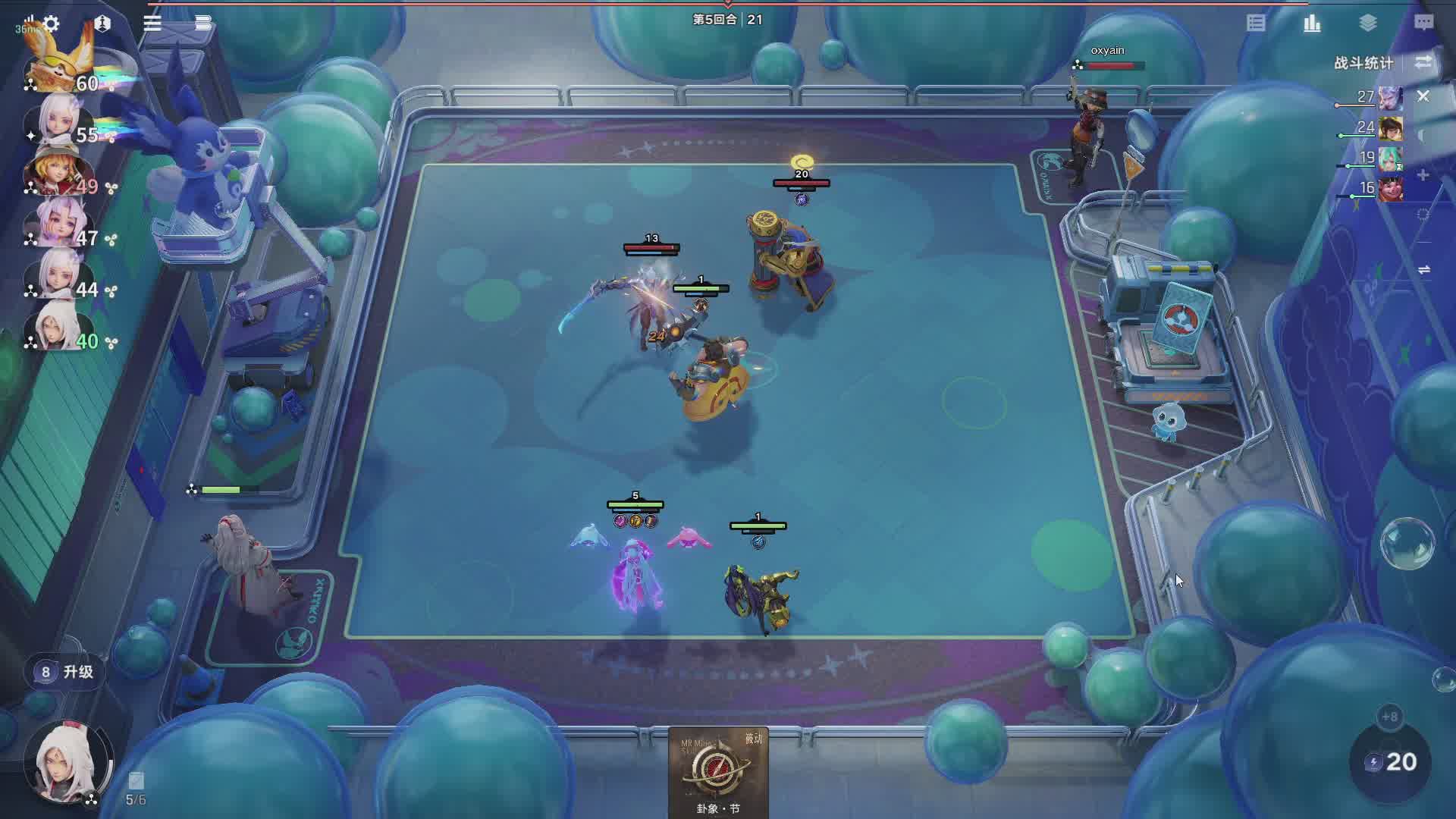Image resolution: width=1456 pixels, height=819 pixels.
Task: Click the stacked bars icon beside the menu
Action: (202, 24)
